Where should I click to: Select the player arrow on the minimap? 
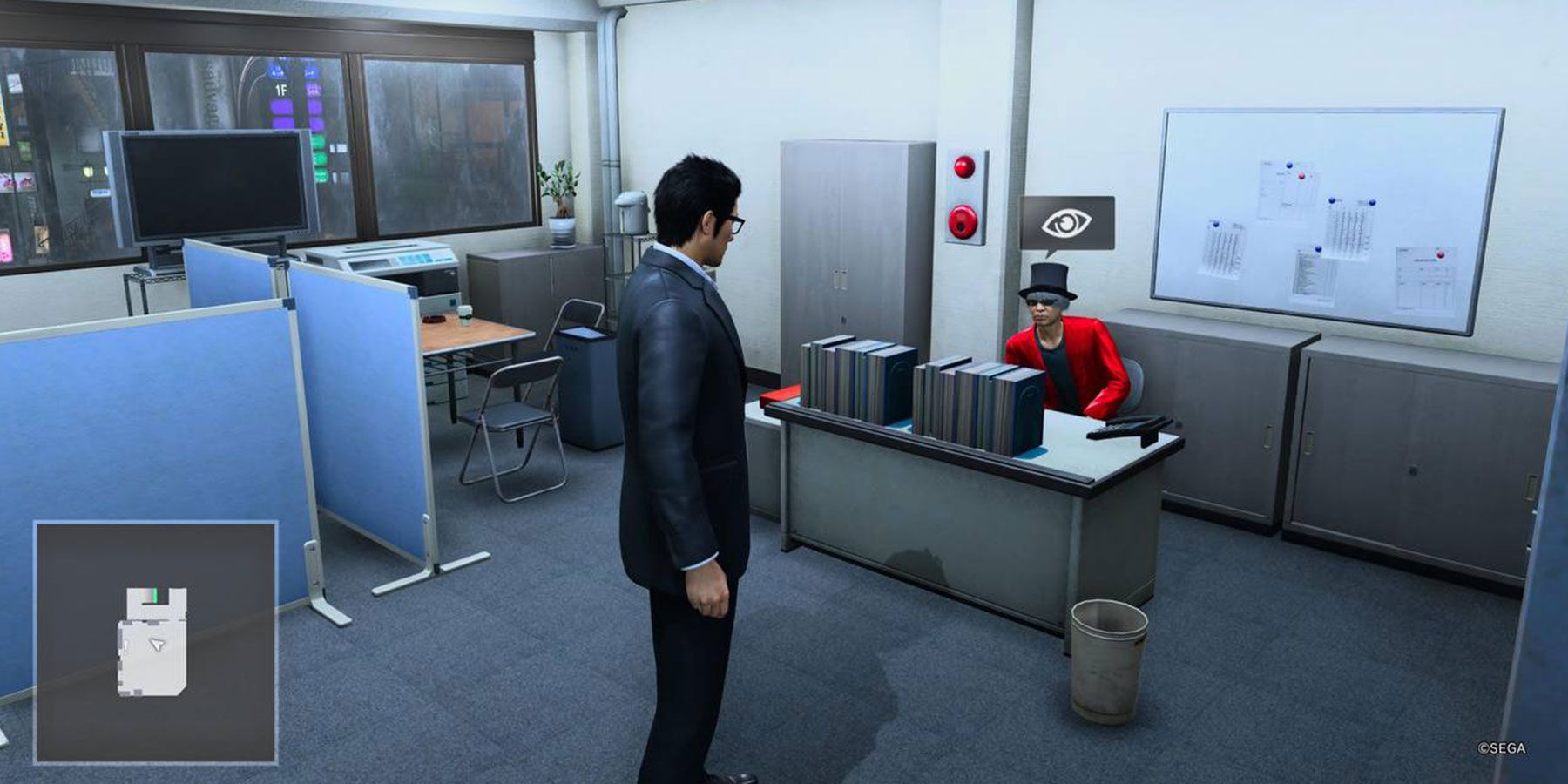pyautogui.click(x=156, y=645)
